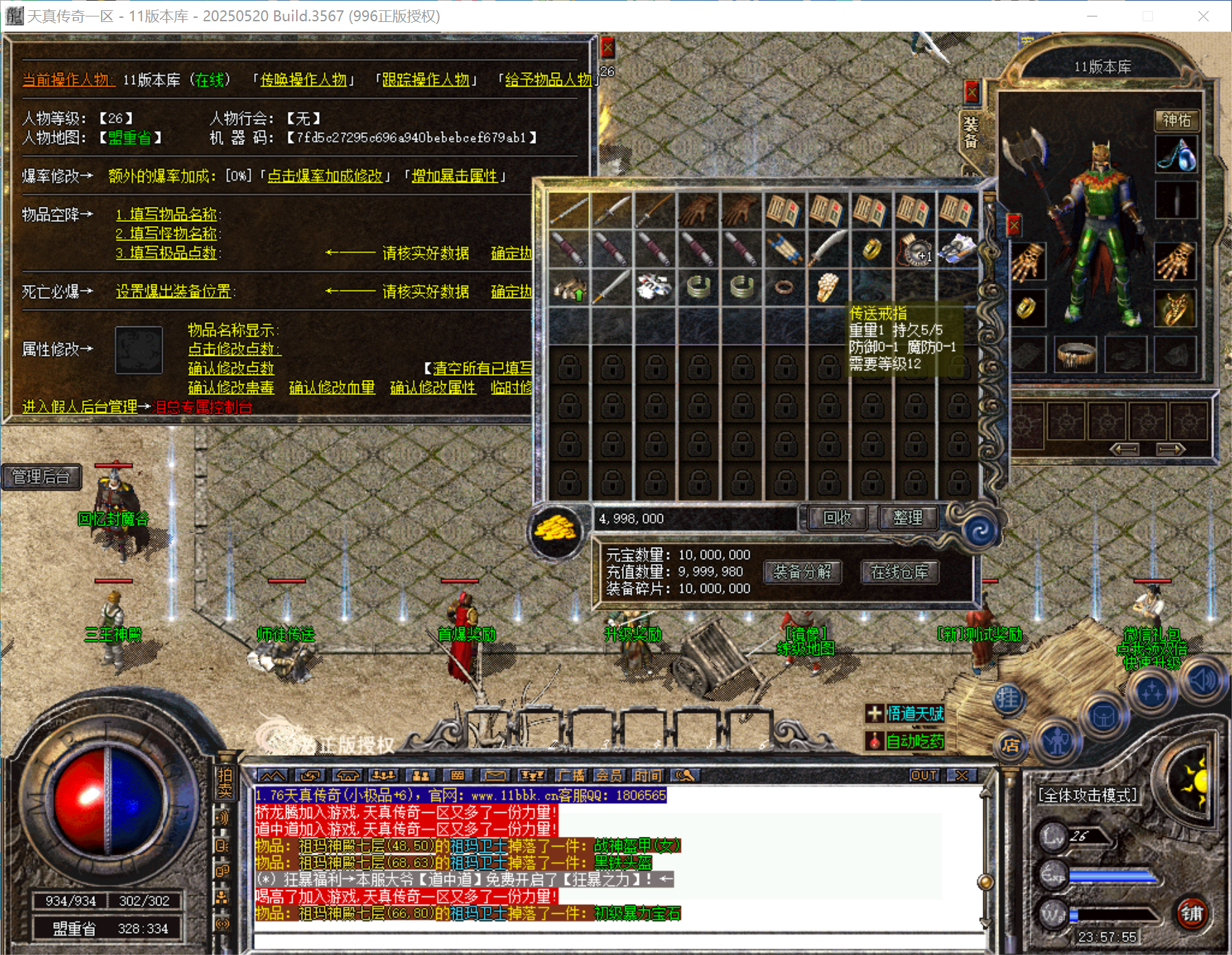Confirm with 确认修改点数
Image resolution: width=1232 pixels, height=955 pixels.
(x=231, y=368)
